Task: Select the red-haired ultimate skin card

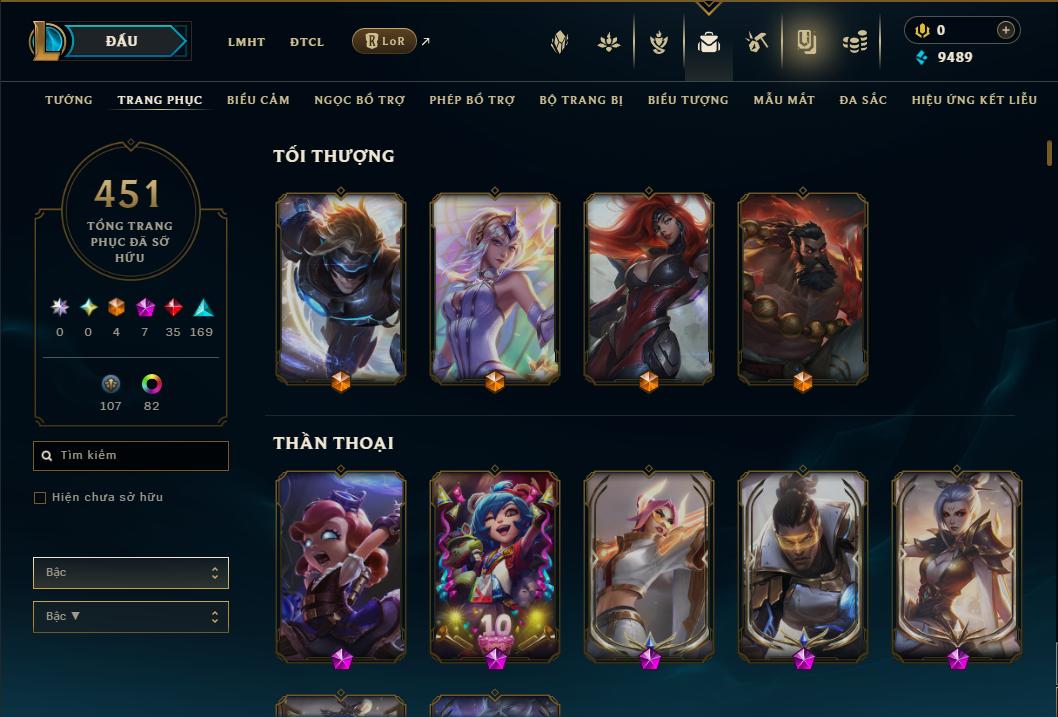Action: tap(649, 288)
